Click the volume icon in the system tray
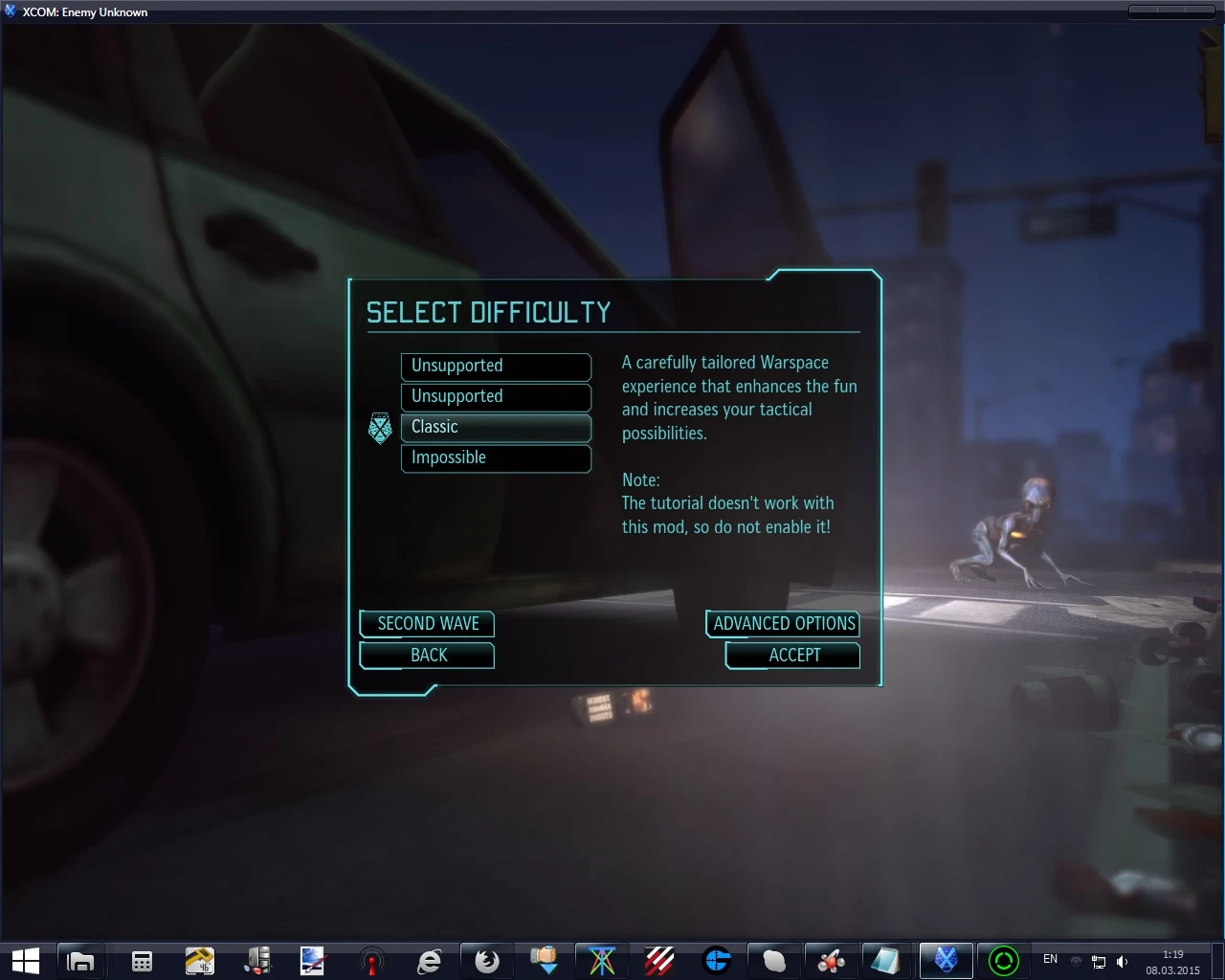 1122,961
